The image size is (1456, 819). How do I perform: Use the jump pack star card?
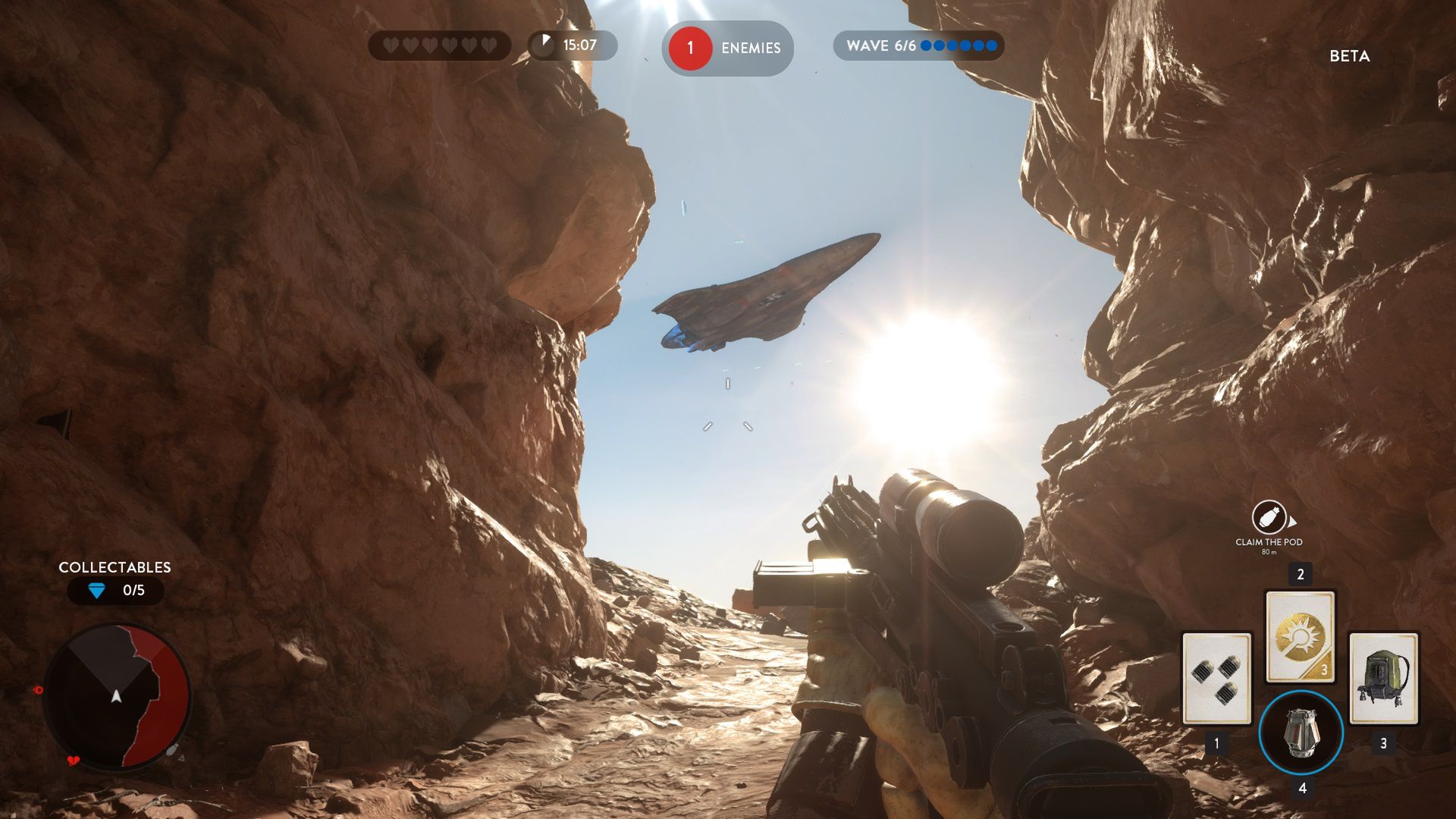click(1383, 679)
